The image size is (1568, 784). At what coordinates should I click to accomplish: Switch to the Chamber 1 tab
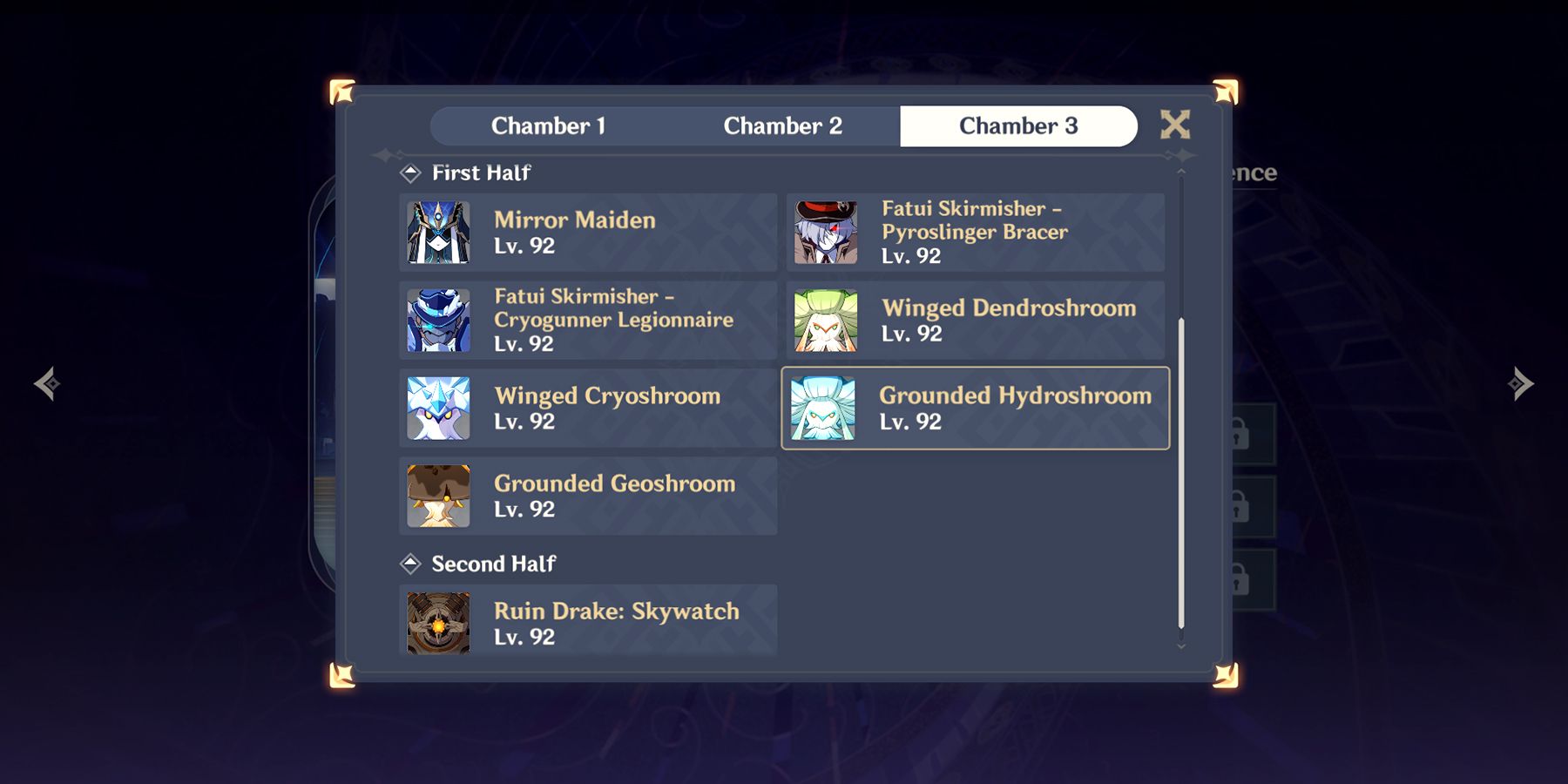coord(550,125)
